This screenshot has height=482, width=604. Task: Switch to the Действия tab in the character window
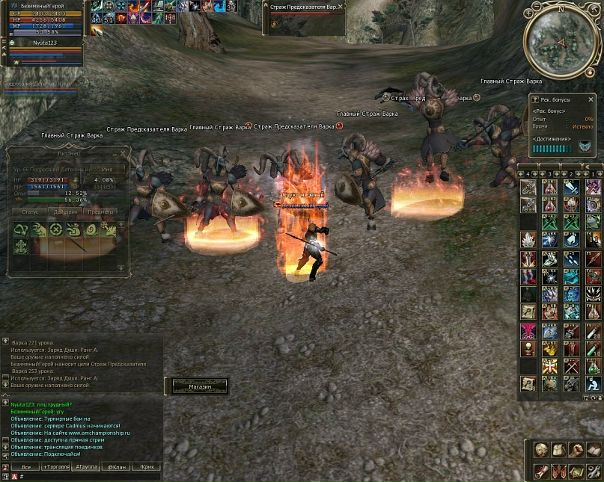click(x=67, y=212)
